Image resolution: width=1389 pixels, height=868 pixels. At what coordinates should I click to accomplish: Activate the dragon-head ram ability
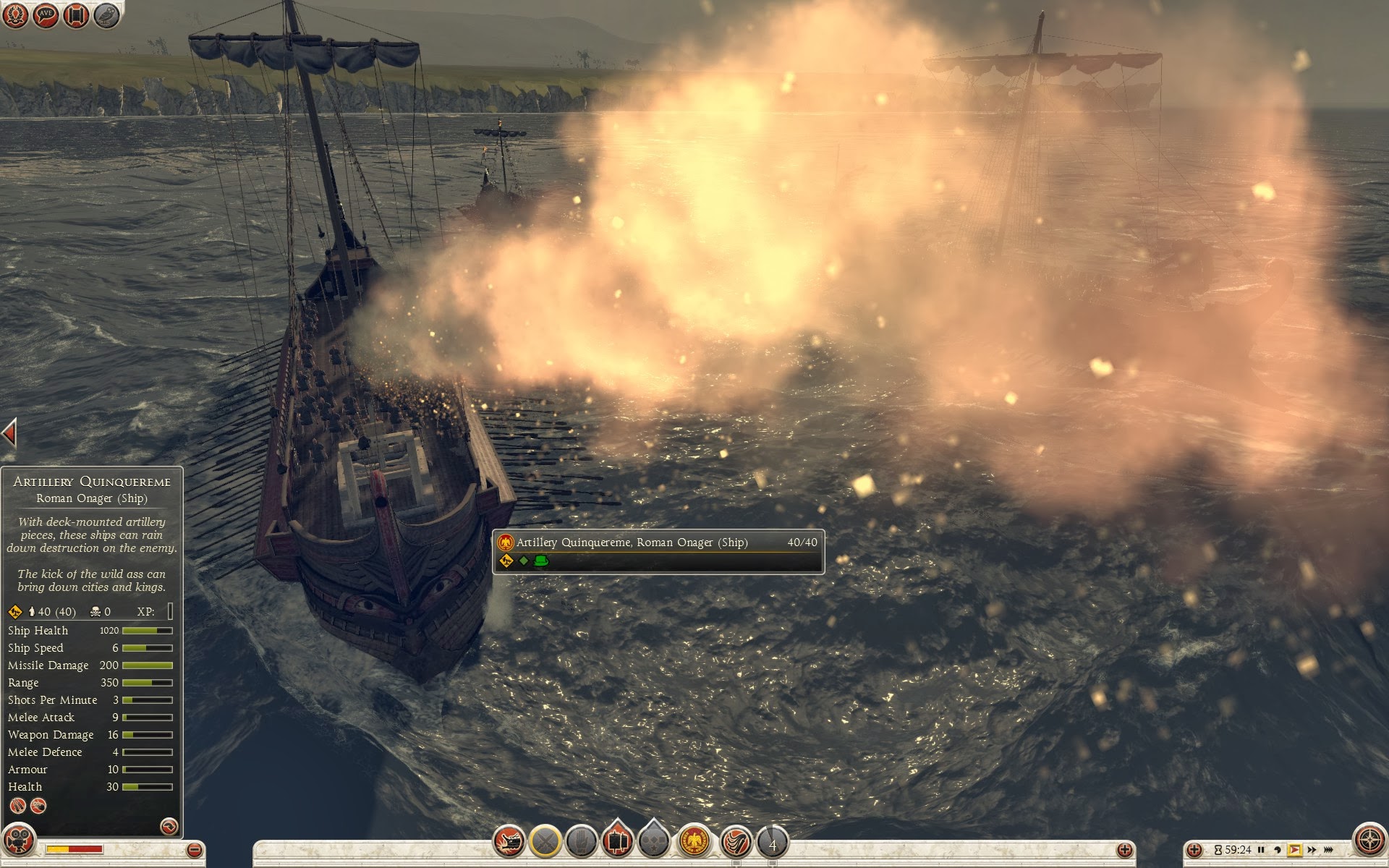509,842
